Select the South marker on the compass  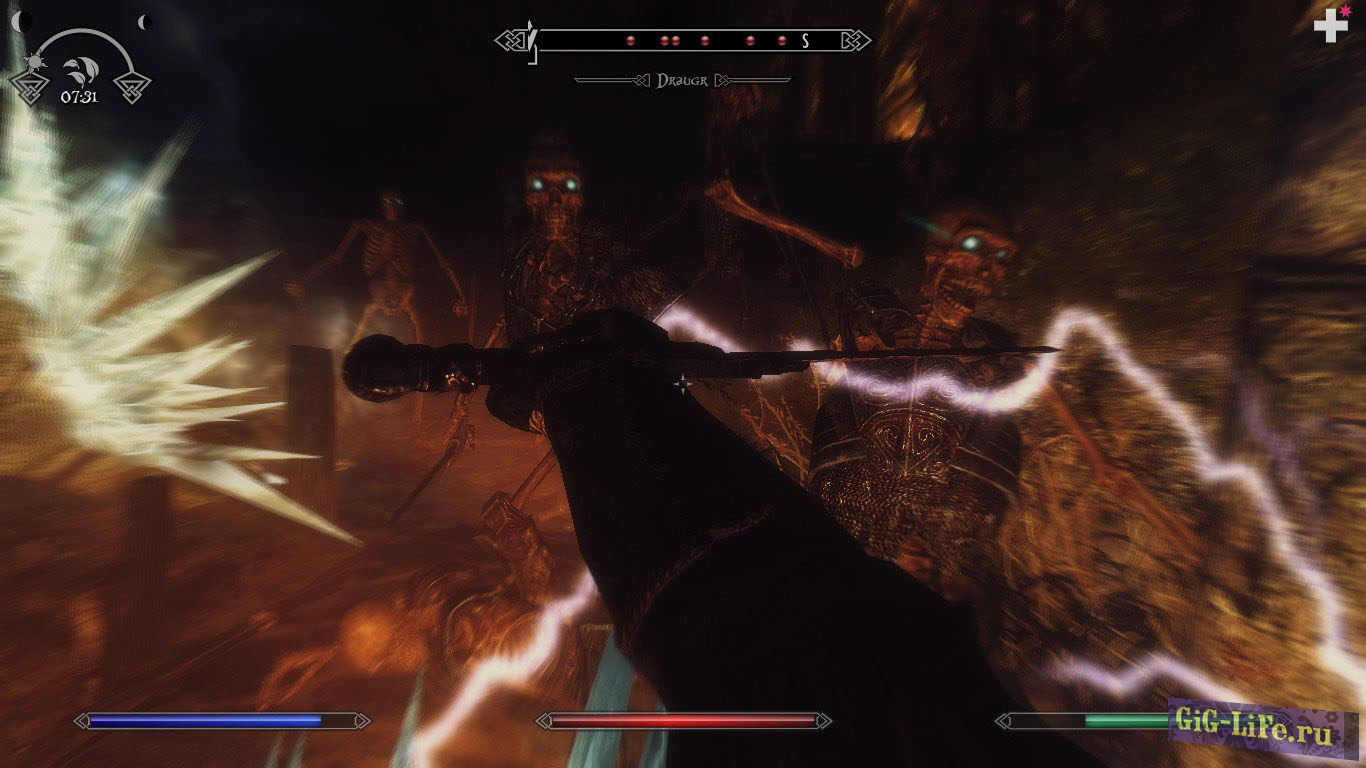805,41
